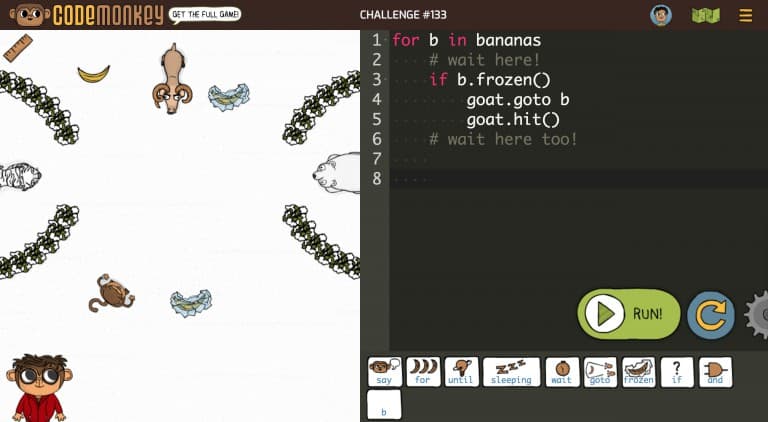Insert the 'goto' command block

[x=600, y=372]
